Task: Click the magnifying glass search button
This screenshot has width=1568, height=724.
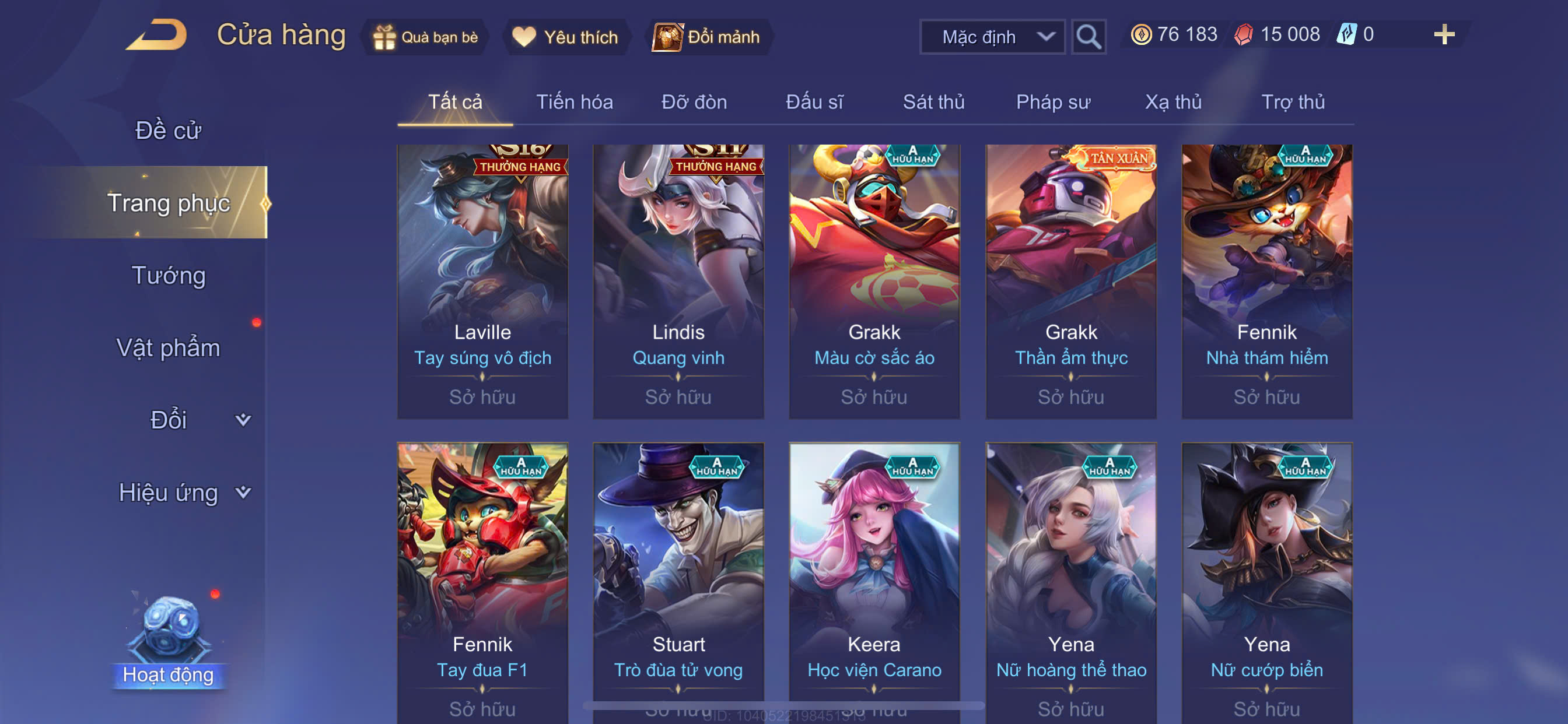Action: point(1088,37)
